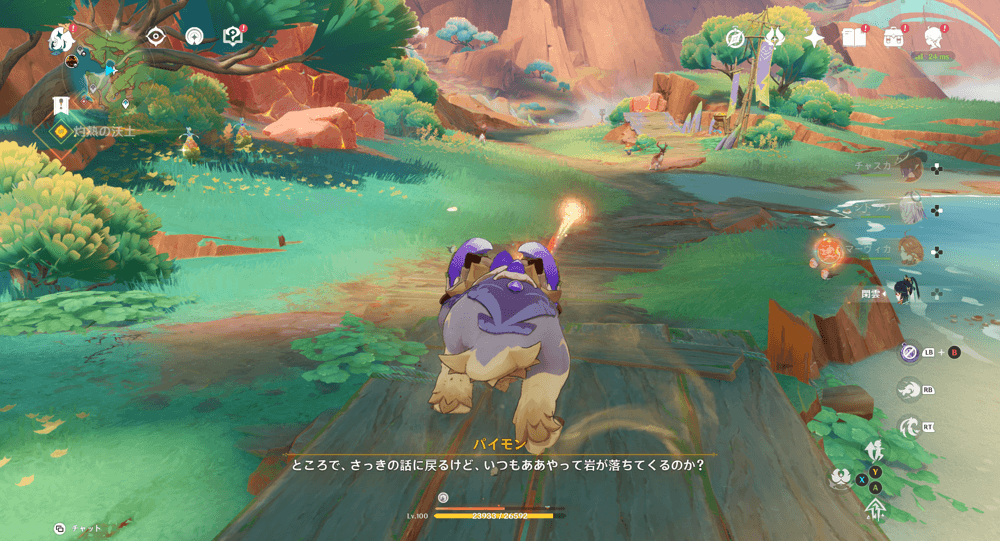
Task: Open the adventurer handbook book icon
Action: [x=853, y=38]
